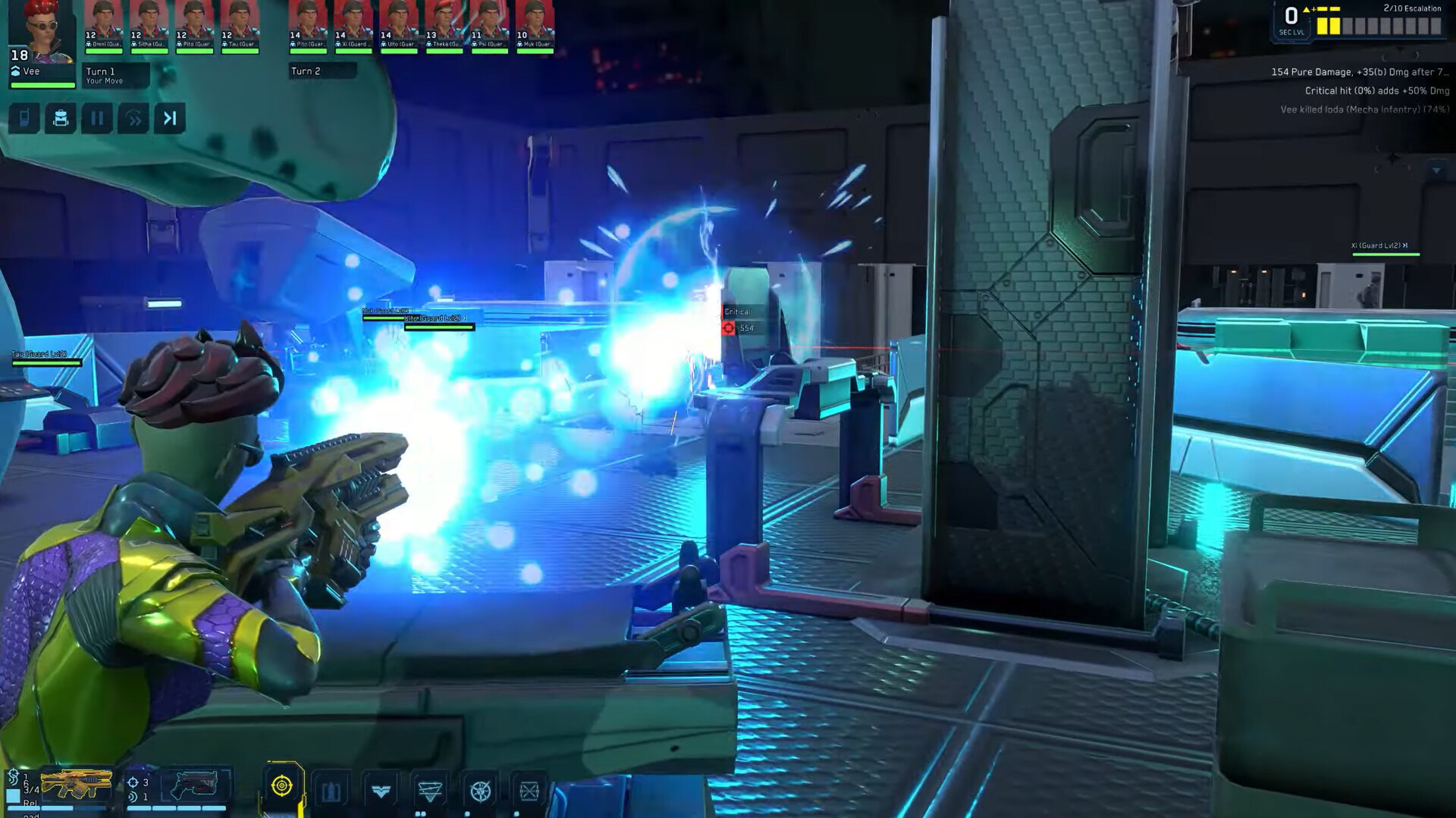Viewport: 1456px width, 818px height.
Task: Click the 2/10 Escalation progress bar
Action: (1379, 25)
